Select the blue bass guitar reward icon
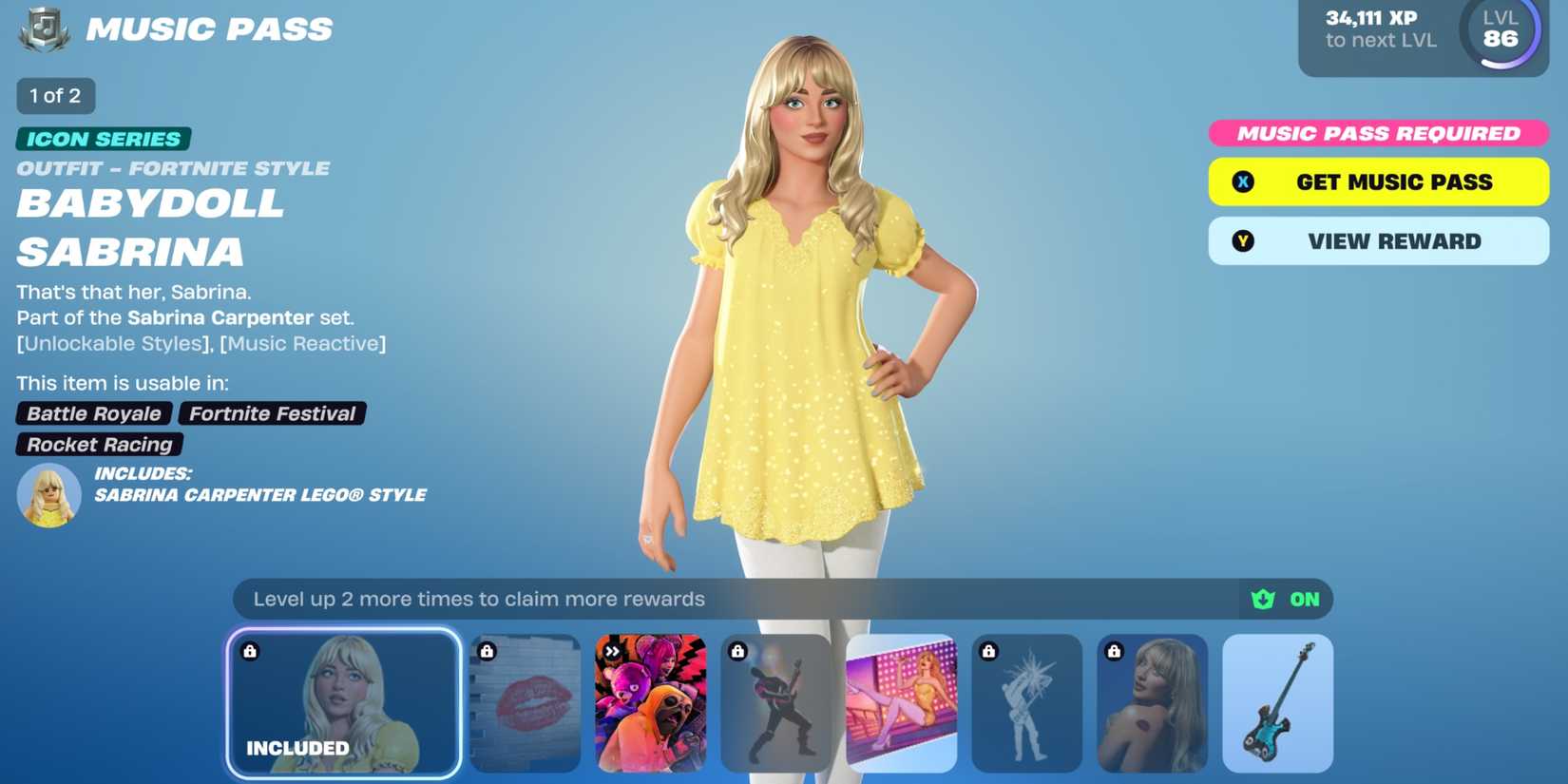 1276,703
